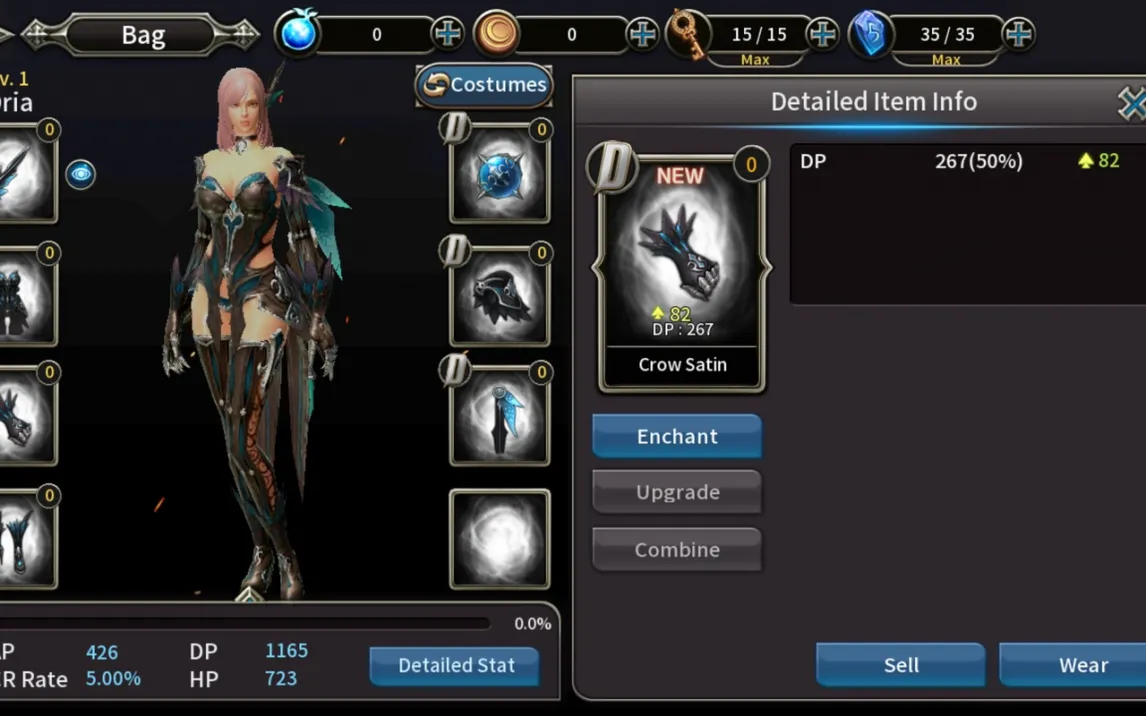
Task: Enchant the Crow Satin gloves
Action: (677, 437)
